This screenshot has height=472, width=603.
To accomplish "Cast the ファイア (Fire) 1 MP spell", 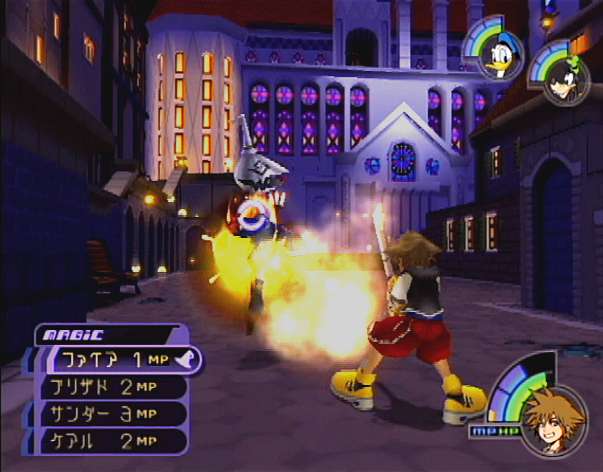I will click(x=115, y=360).
